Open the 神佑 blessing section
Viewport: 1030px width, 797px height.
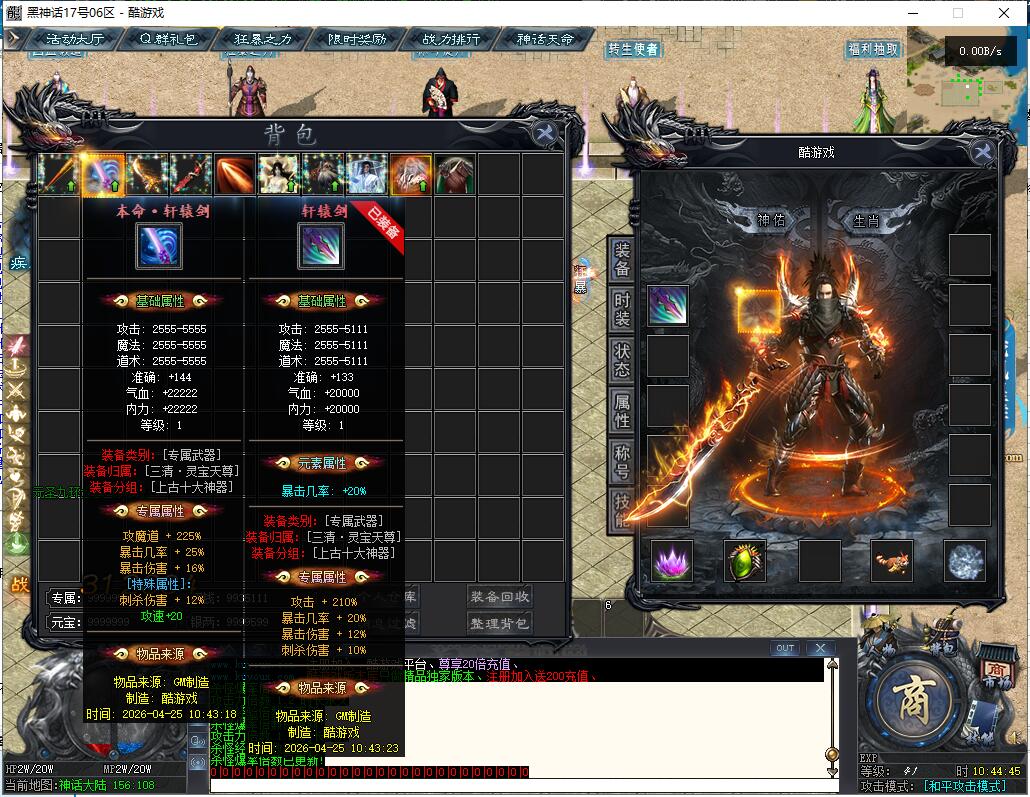coord(771,220)
